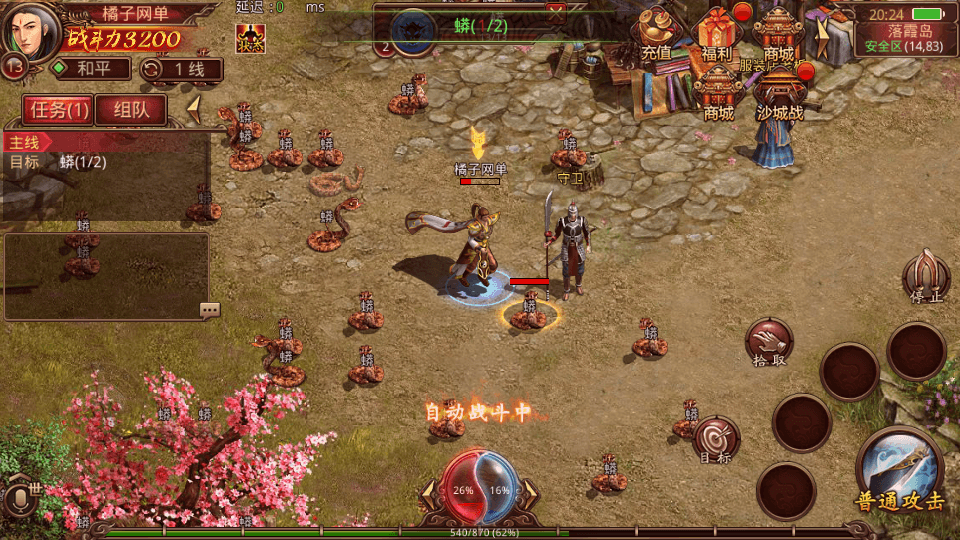Tap the 停止 stop button
Screen dimensions: 960x540
tap(925, 276)
